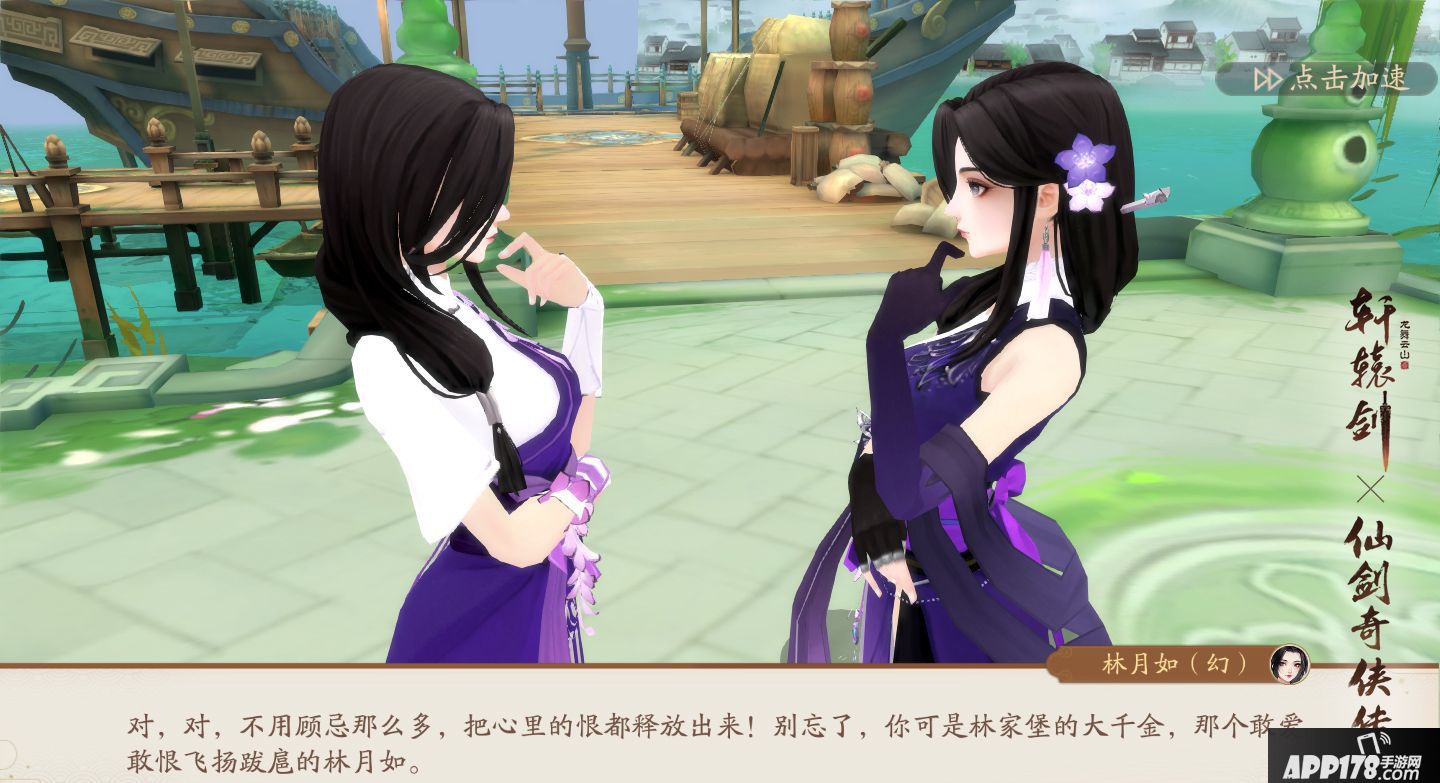This screenshot has height=783, width=1440.
Task: Click the fast-forward ▷▷ icon to speed dialogue
Action: coord(1268,76)
